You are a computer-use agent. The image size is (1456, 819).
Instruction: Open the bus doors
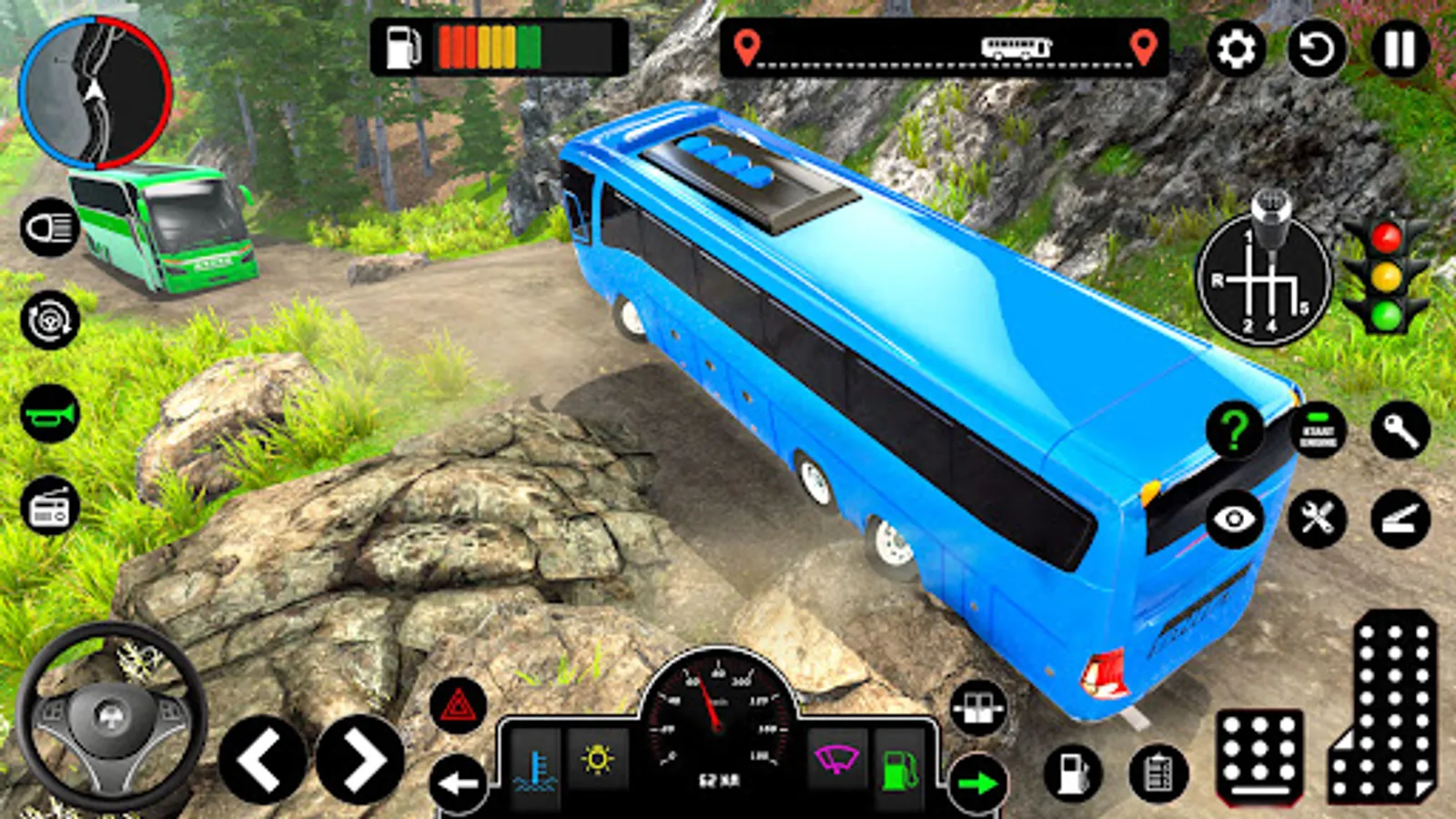978,708
